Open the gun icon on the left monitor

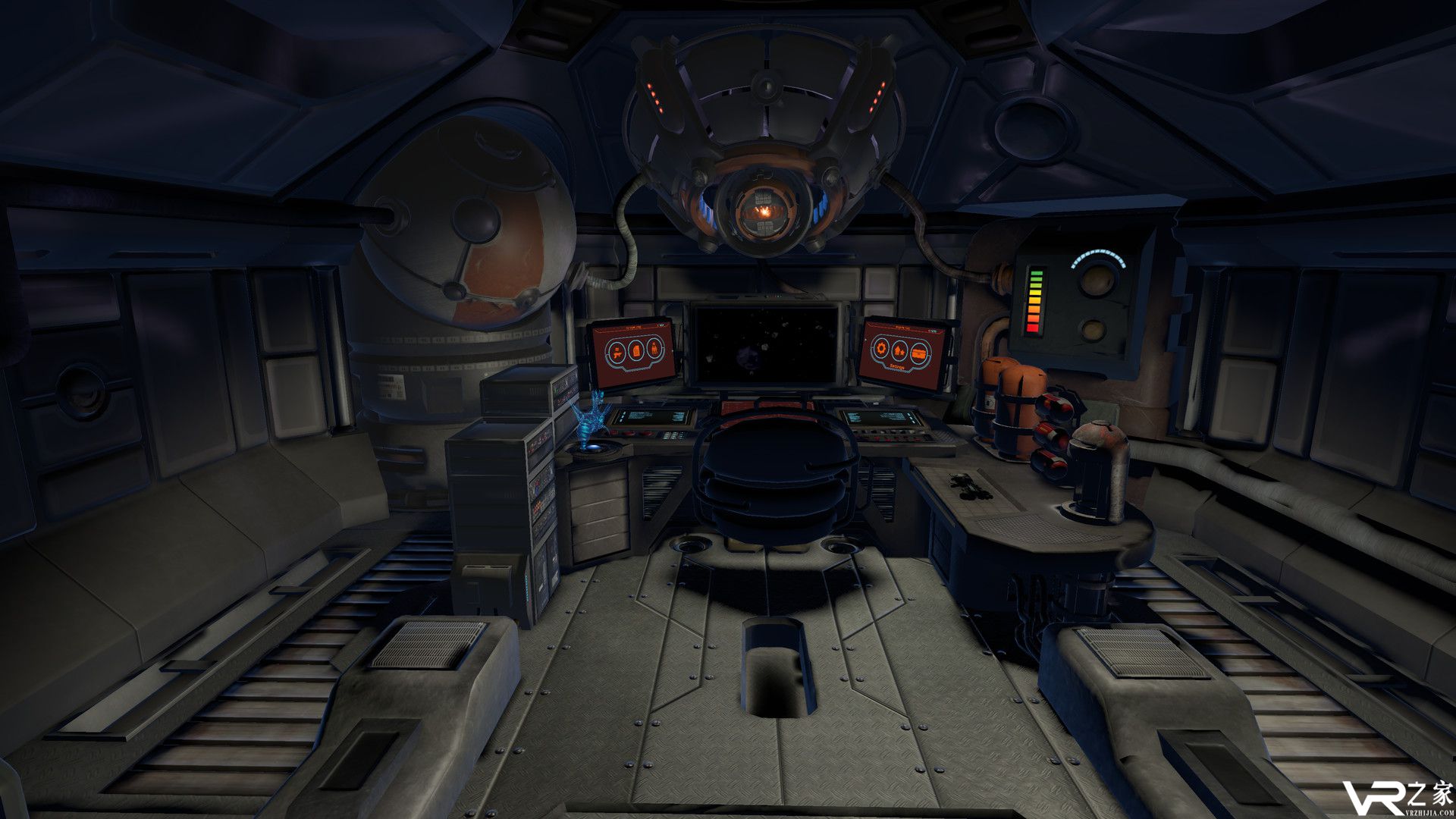click(615, 352)
